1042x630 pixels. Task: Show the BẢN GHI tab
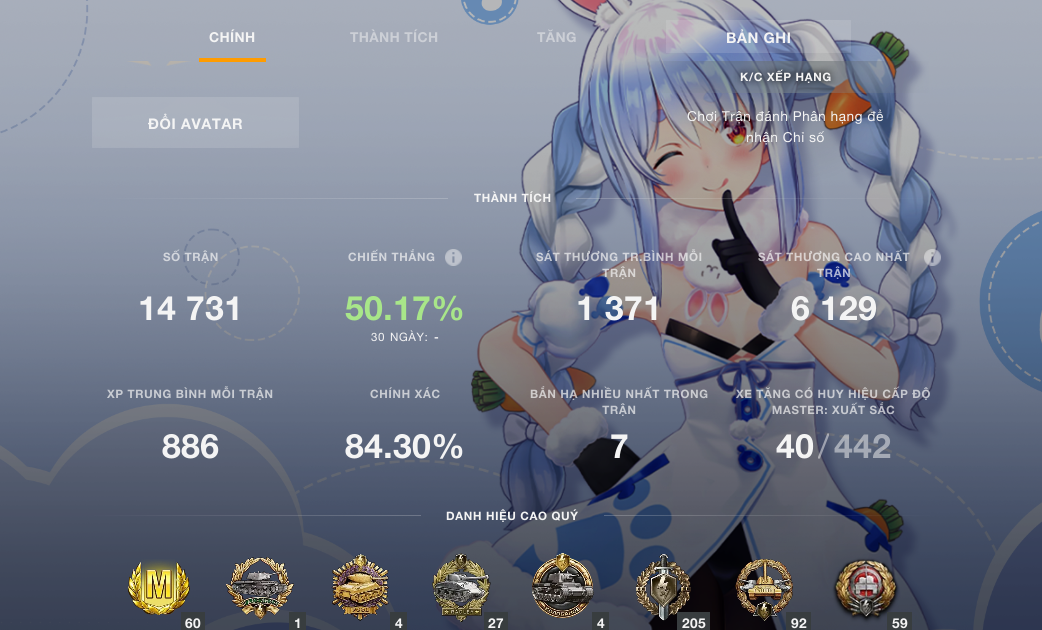pyautogui.click(x=758, y=38)
